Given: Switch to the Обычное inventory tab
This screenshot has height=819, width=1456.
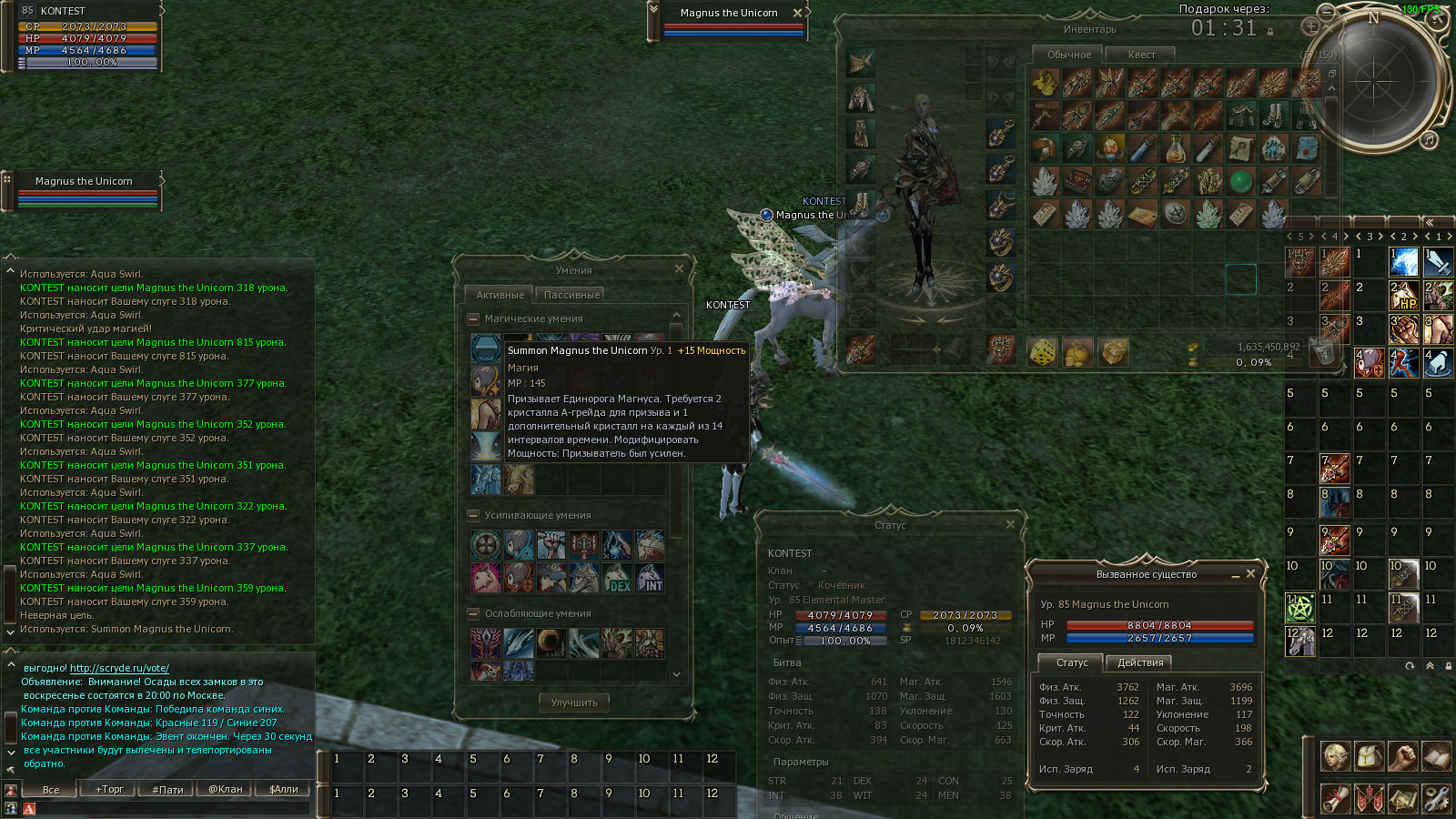Looking at the screenshot, I should point(1068,55).
